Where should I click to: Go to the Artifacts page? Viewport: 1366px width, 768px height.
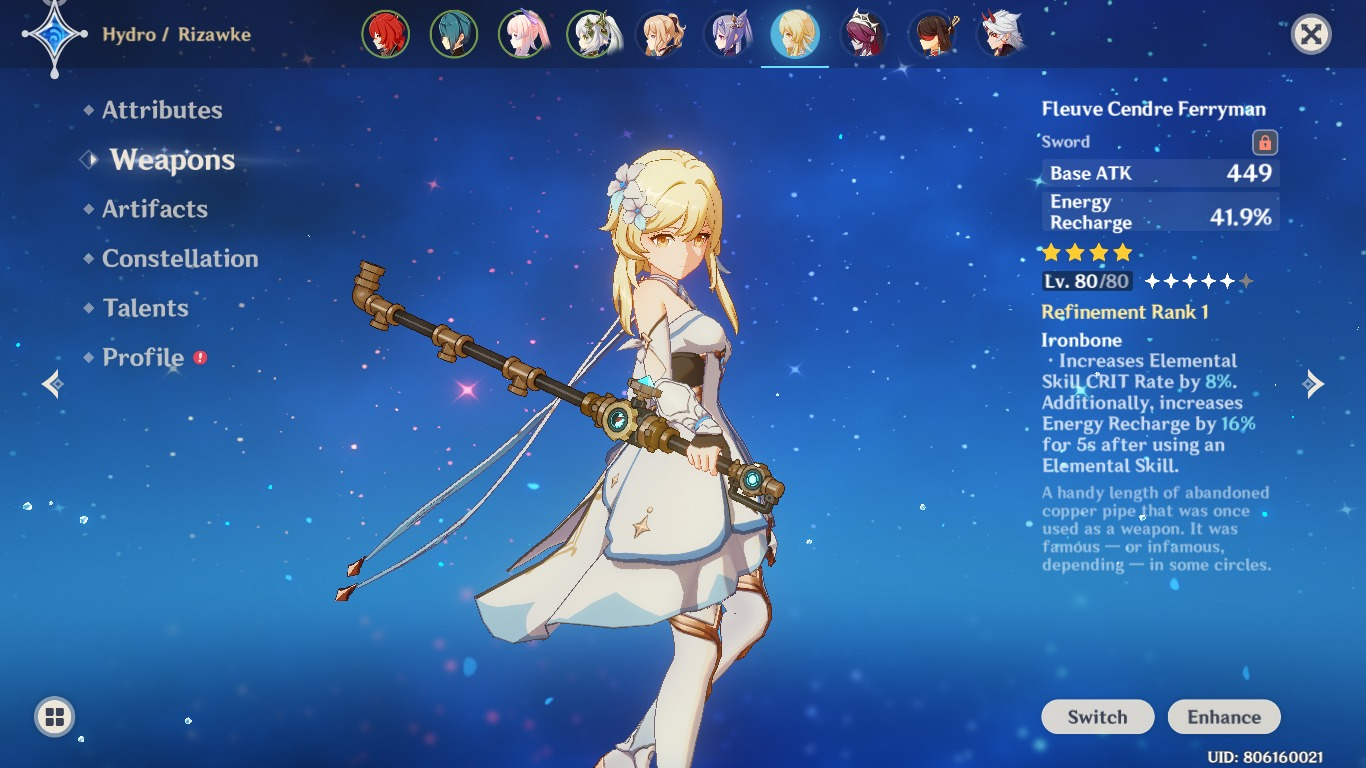coord(155,209)
